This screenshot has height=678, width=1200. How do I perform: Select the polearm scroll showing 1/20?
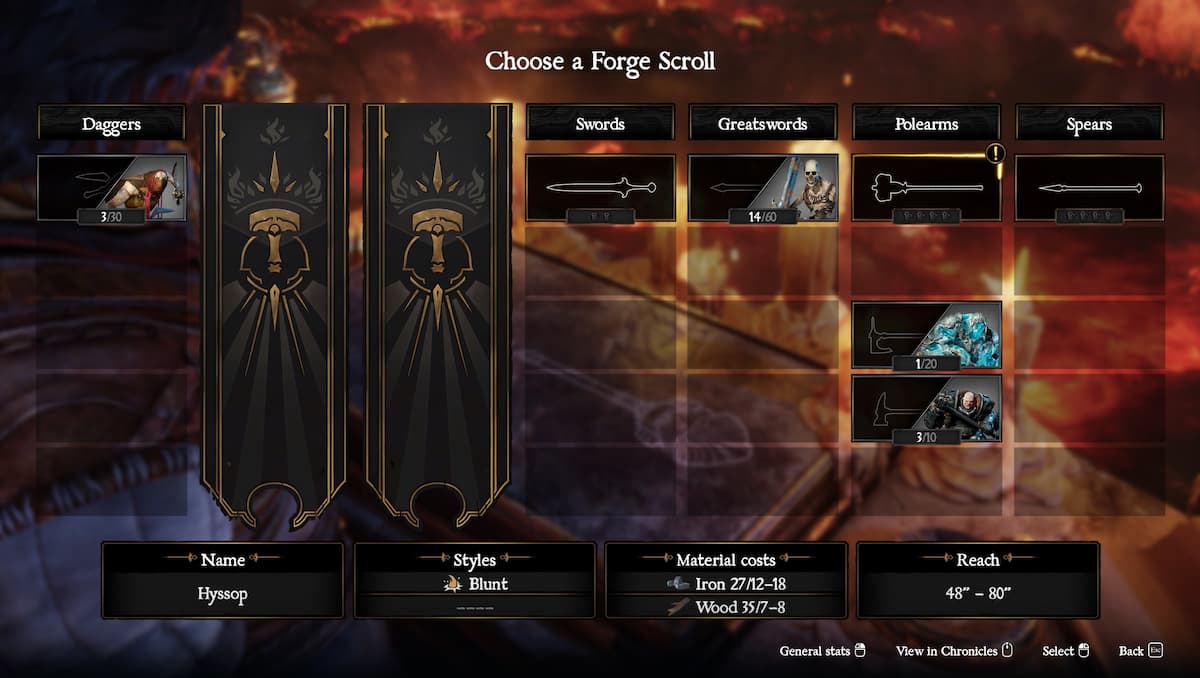[x=926, y=335]
